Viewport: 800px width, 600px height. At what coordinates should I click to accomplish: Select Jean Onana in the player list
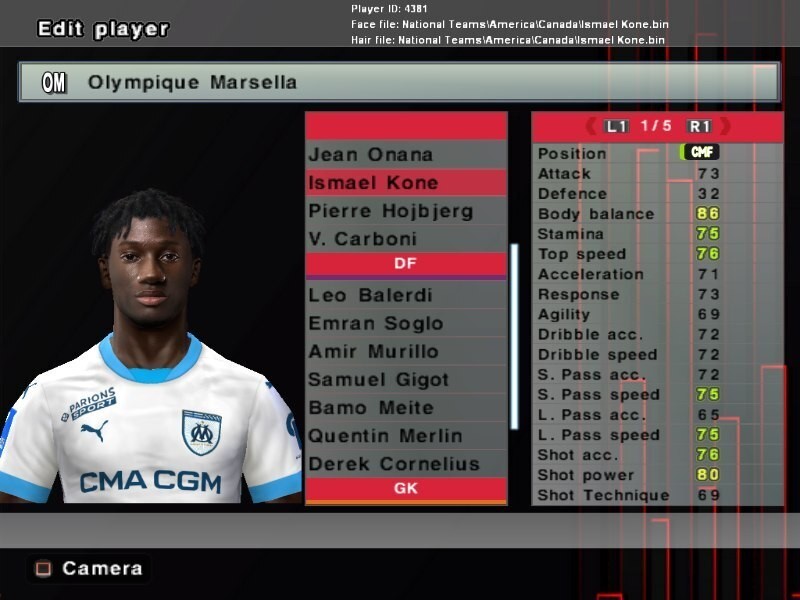pos(405,154)
